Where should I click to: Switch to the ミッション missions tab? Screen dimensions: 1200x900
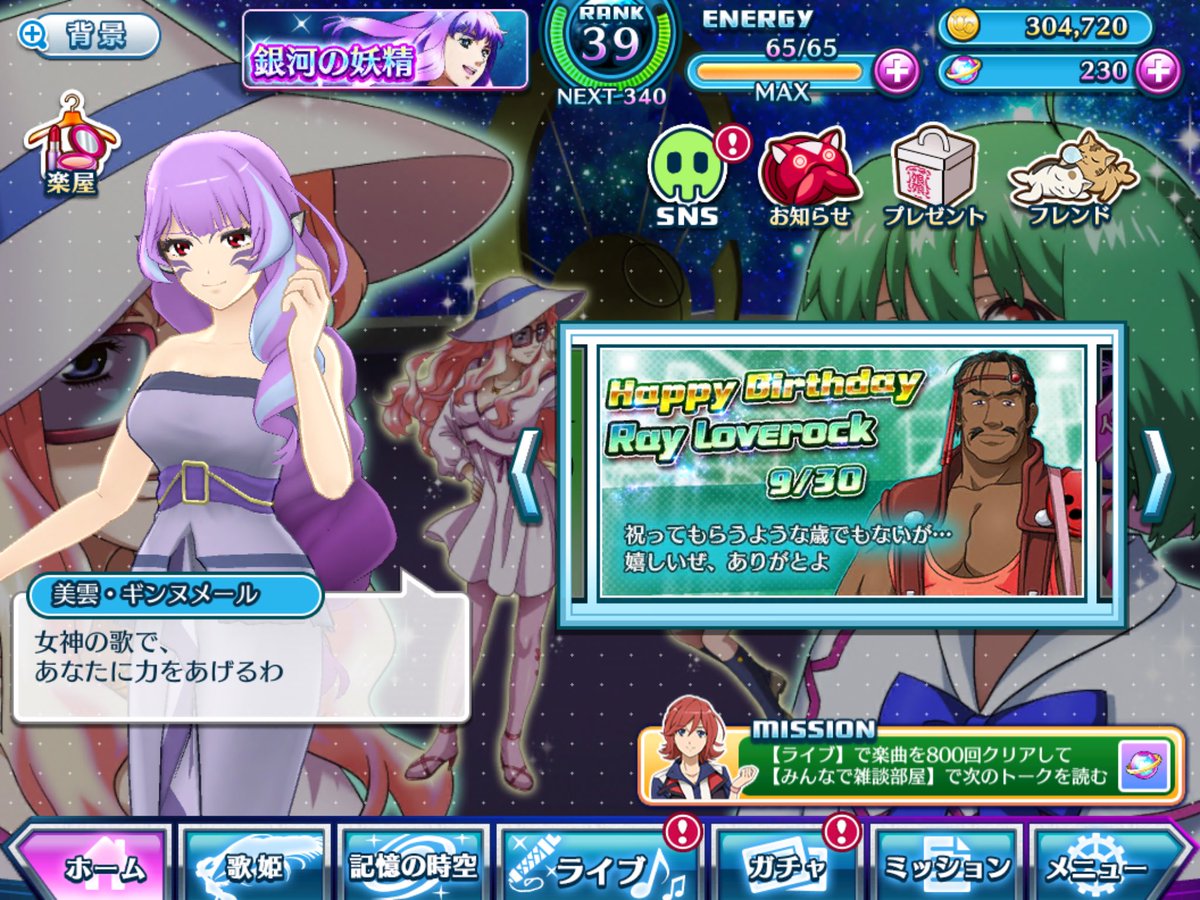pos(943,864)
